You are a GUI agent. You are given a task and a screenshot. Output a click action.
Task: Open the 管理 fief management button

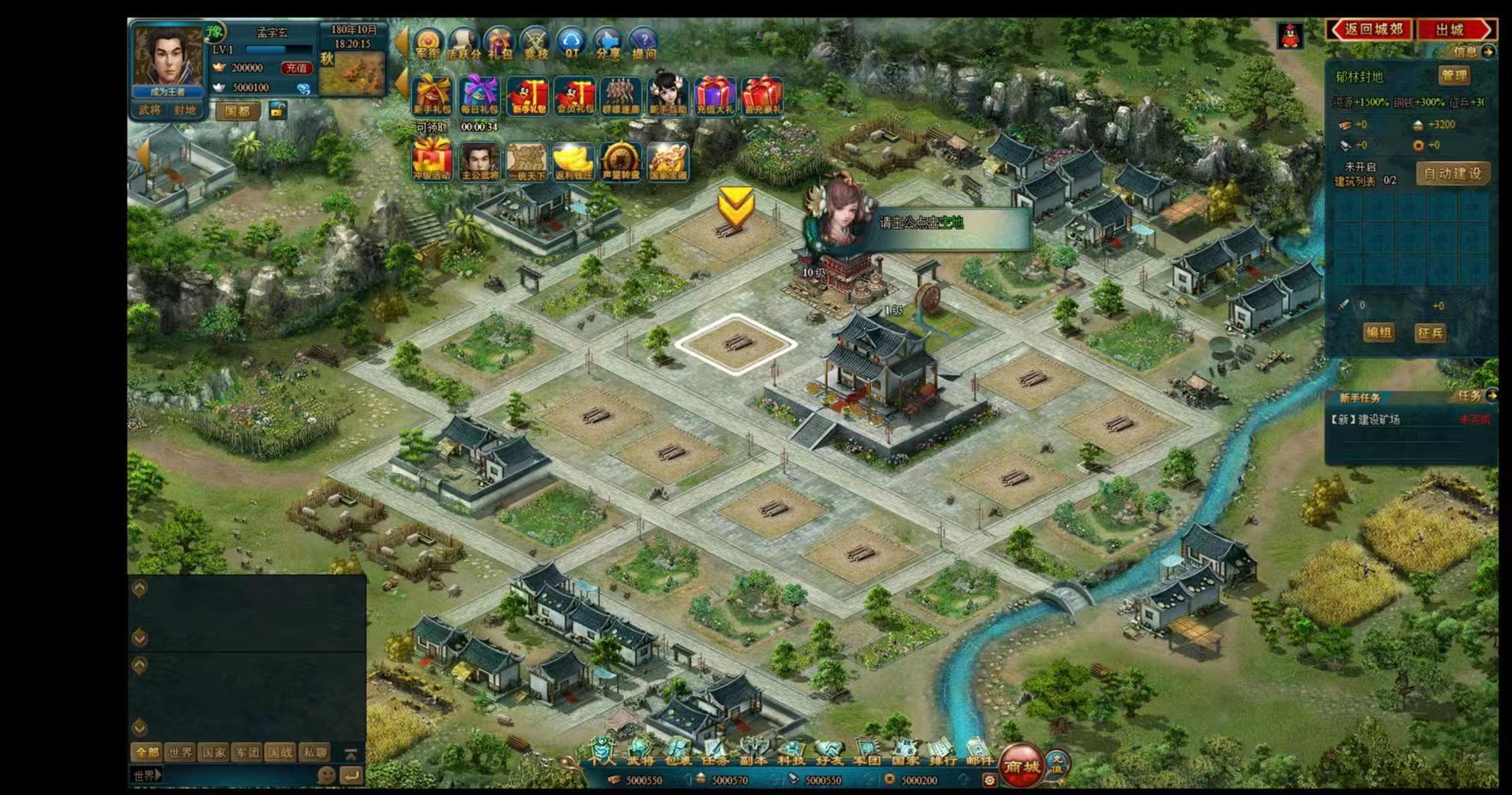tap(1454, 76)
